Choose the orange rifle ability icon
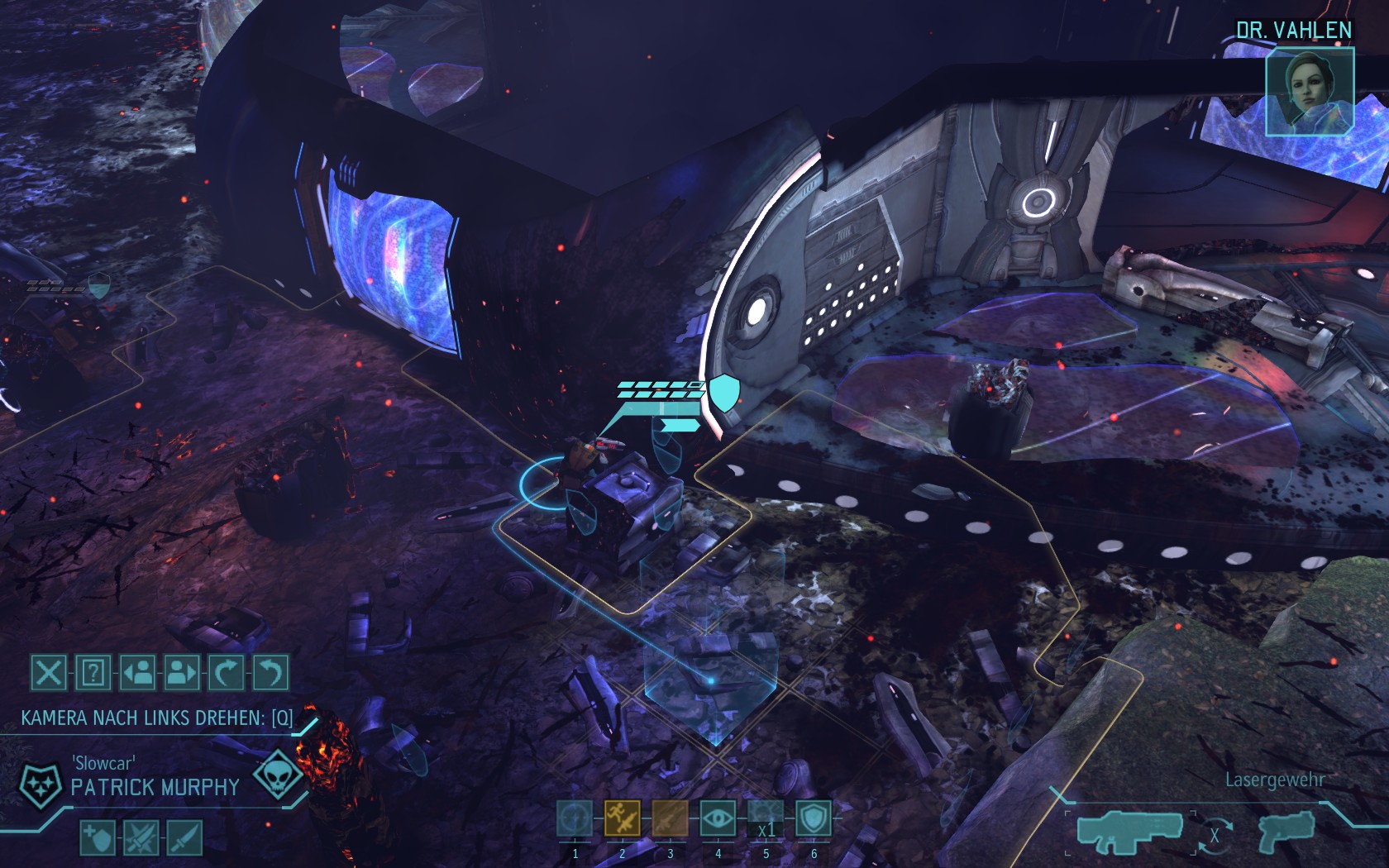 click(x=670, y=819)
